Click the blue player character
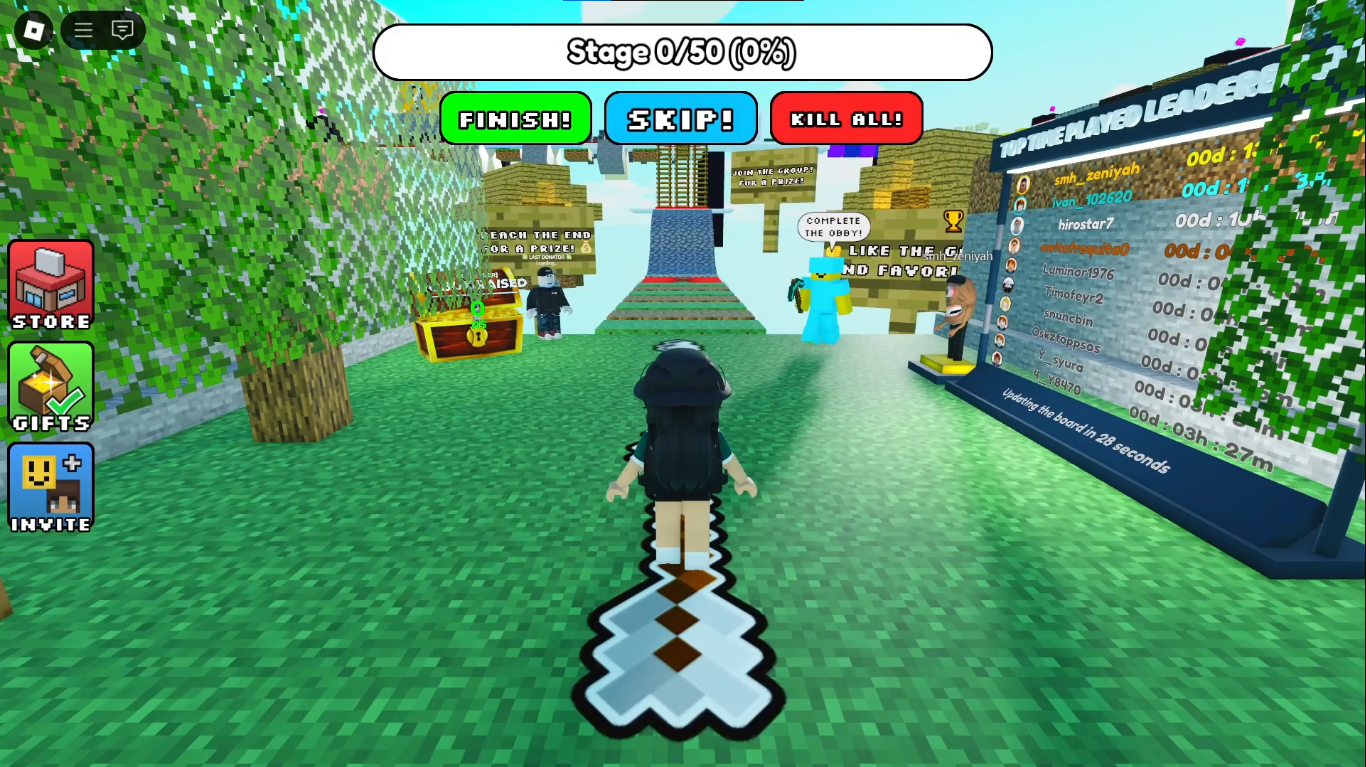Image resolution: width=1366 pixels, height=767 pixels. click(x=822, y=300)
